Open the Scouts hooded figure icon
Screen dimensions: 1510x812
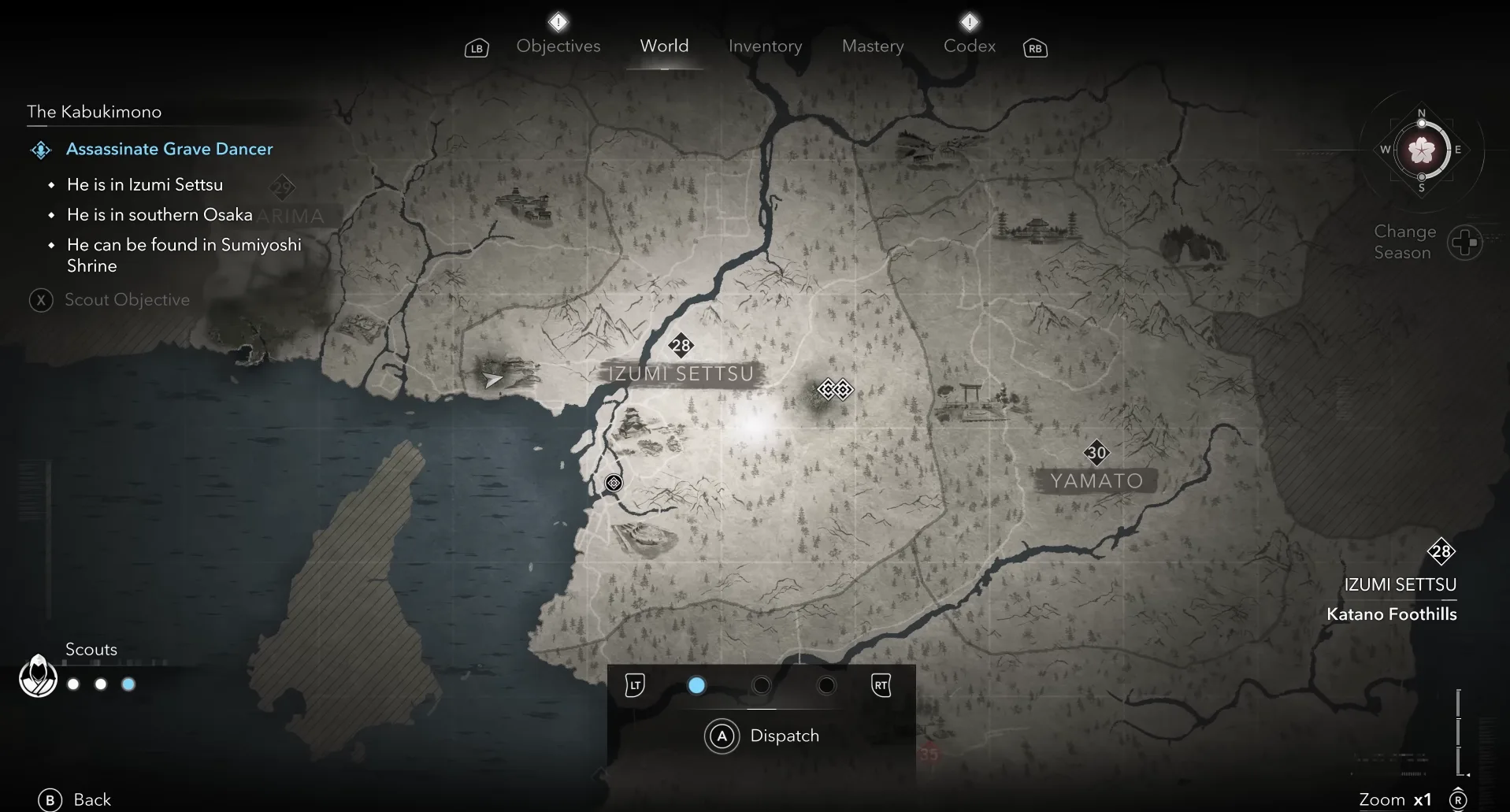tap(38, 676)
